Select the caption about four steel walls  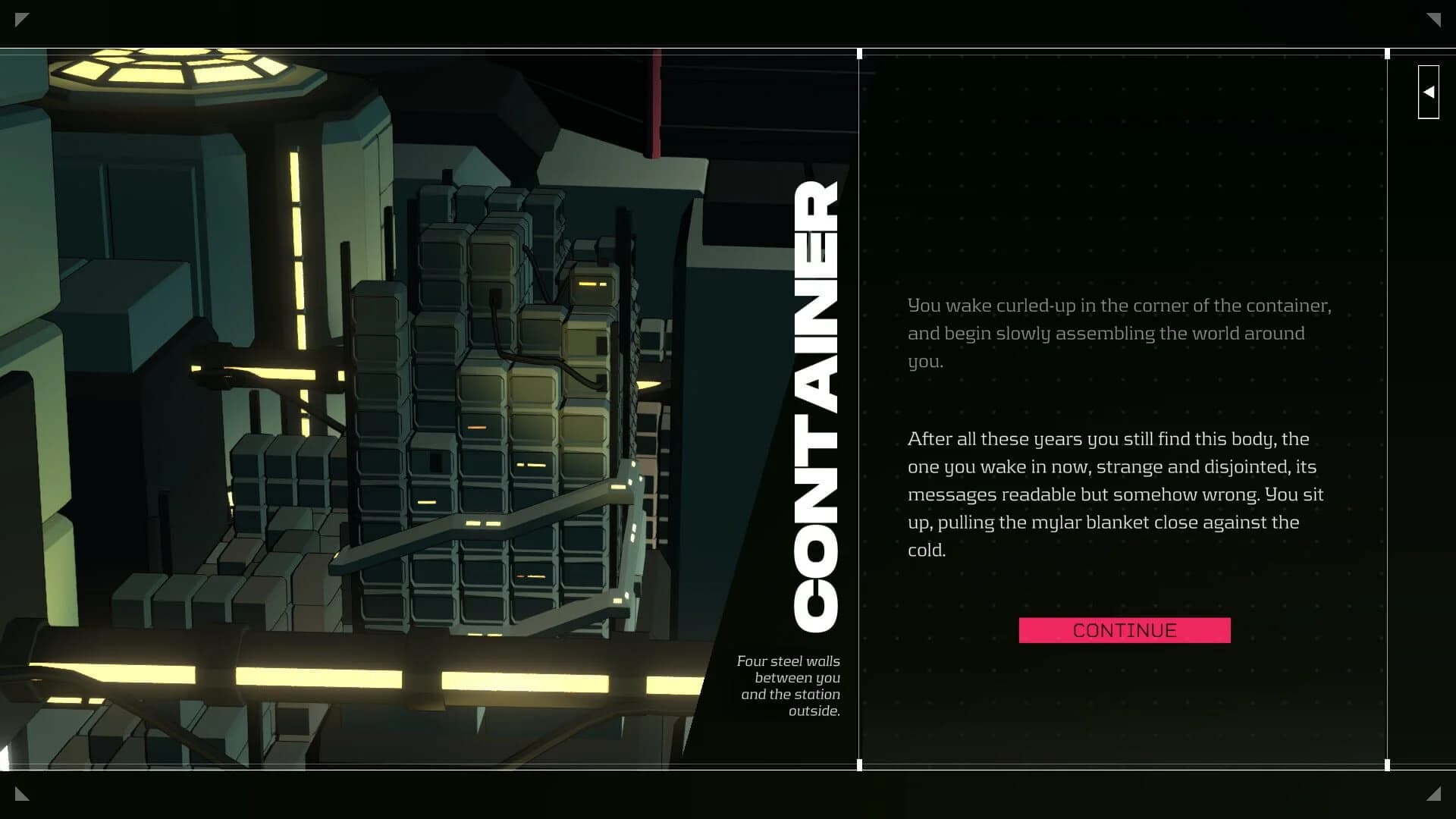click(789, 686)
